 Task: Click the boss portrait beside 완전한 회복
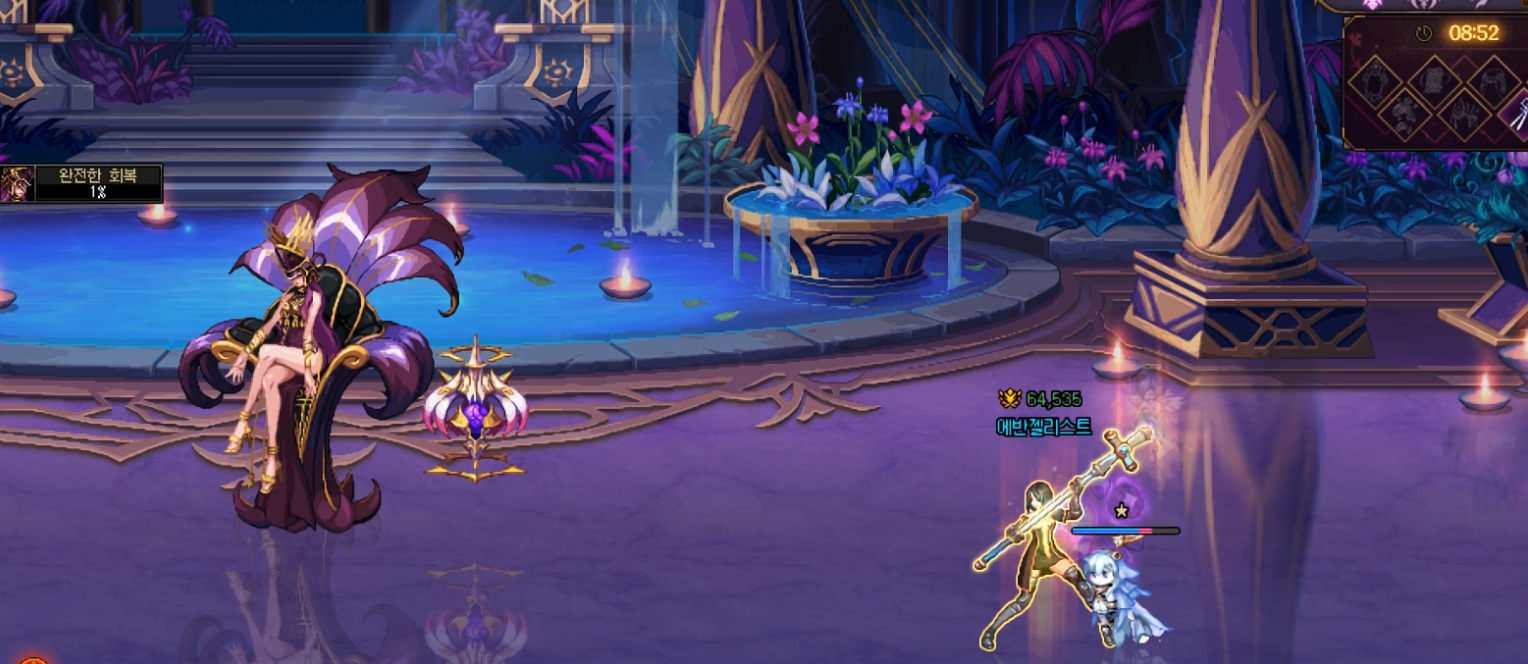[17, 184]
